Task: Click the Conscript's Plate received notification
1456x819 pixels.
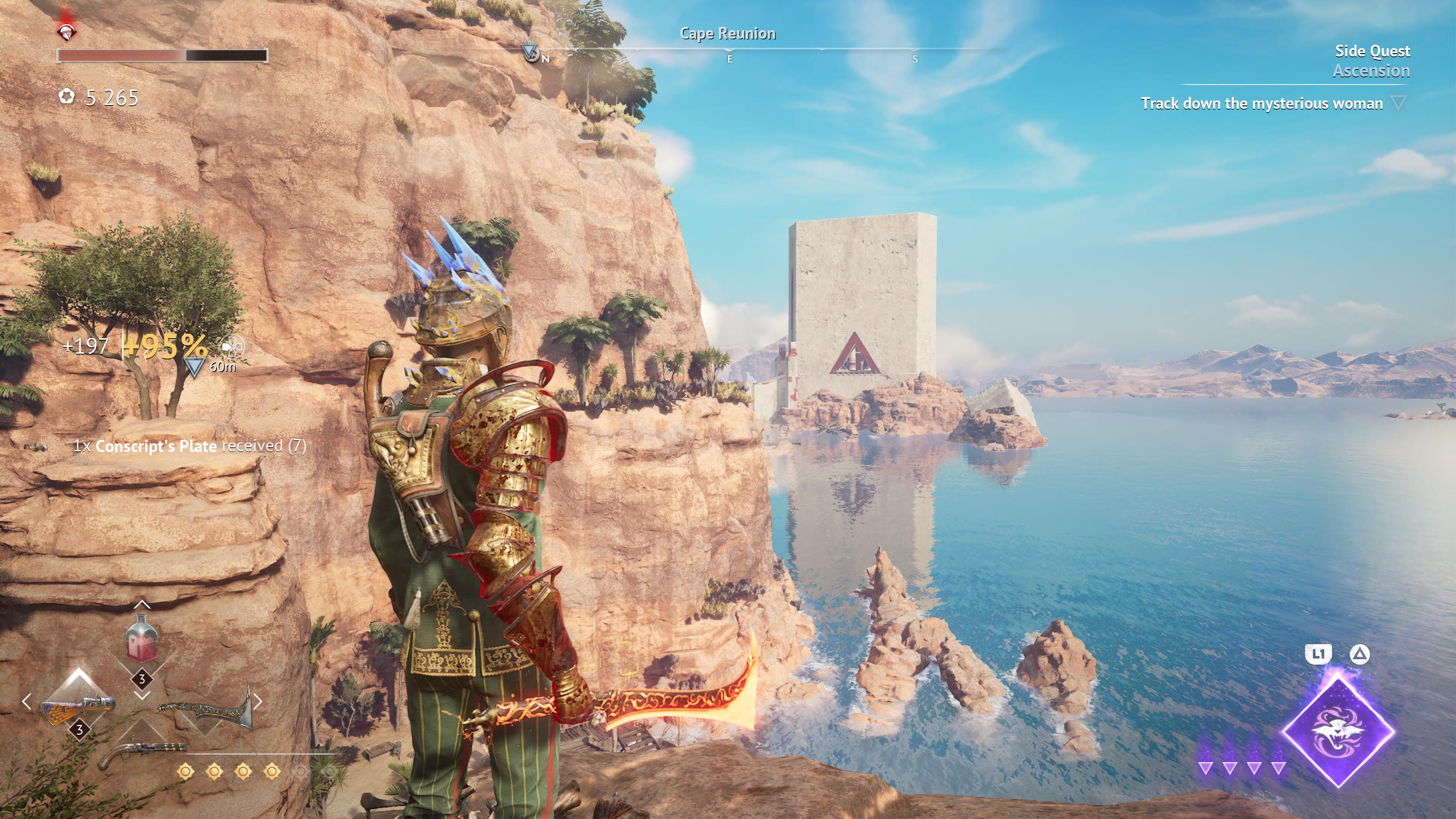Action: [189, 446]
